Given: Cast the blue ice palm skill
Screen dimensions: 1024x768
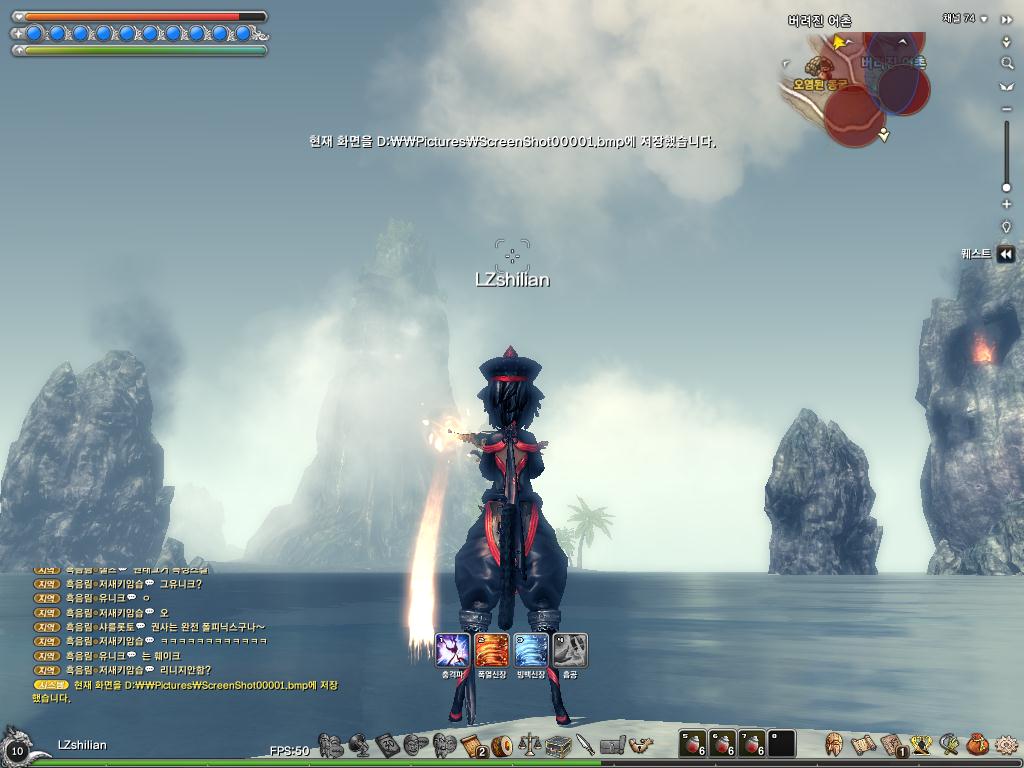Looking at the screenshot, I should pyautogui.click(x=531, y=650).
